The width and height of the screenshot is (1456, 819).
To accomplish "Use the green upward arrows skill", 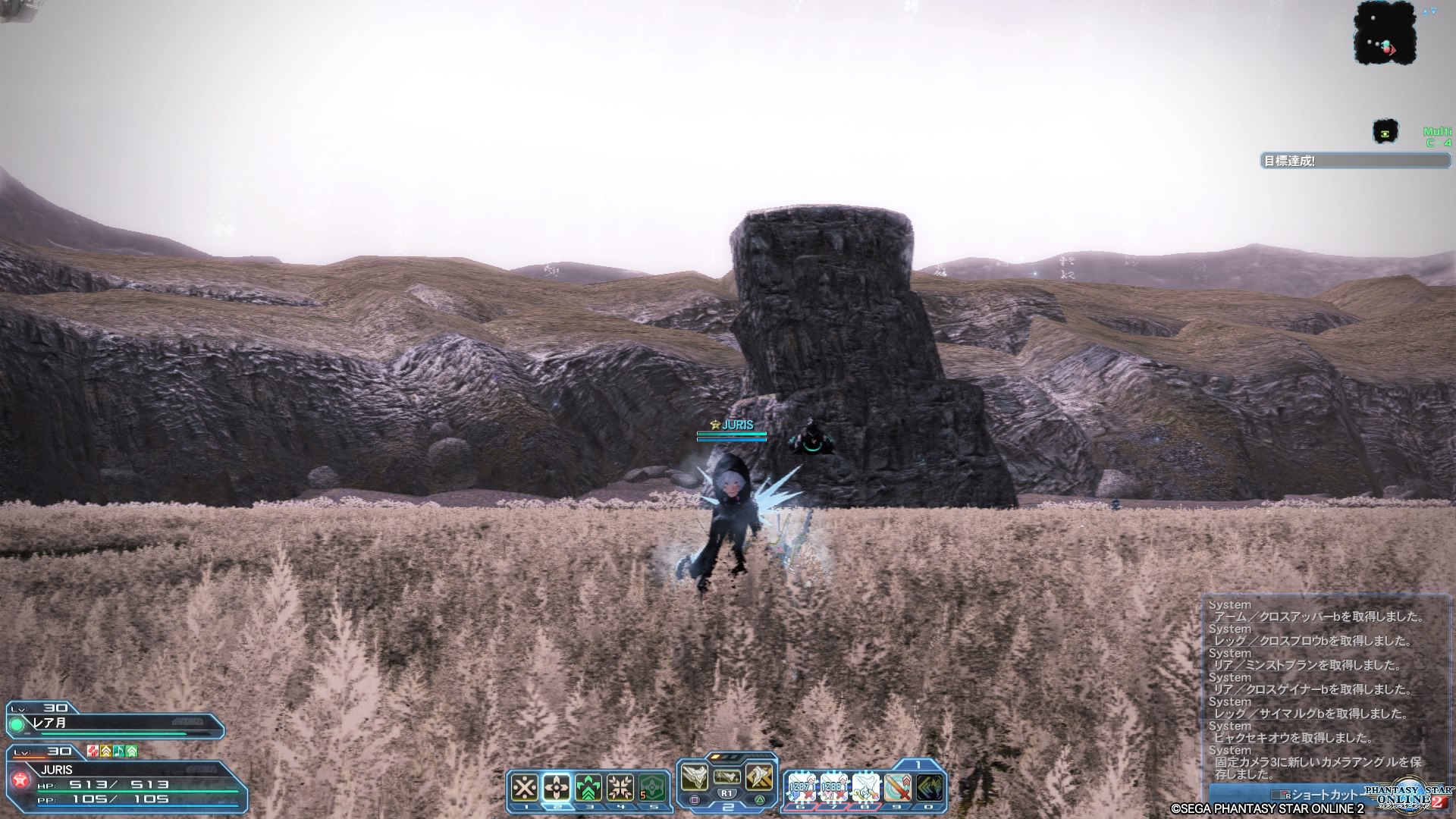I will [588, 788].
